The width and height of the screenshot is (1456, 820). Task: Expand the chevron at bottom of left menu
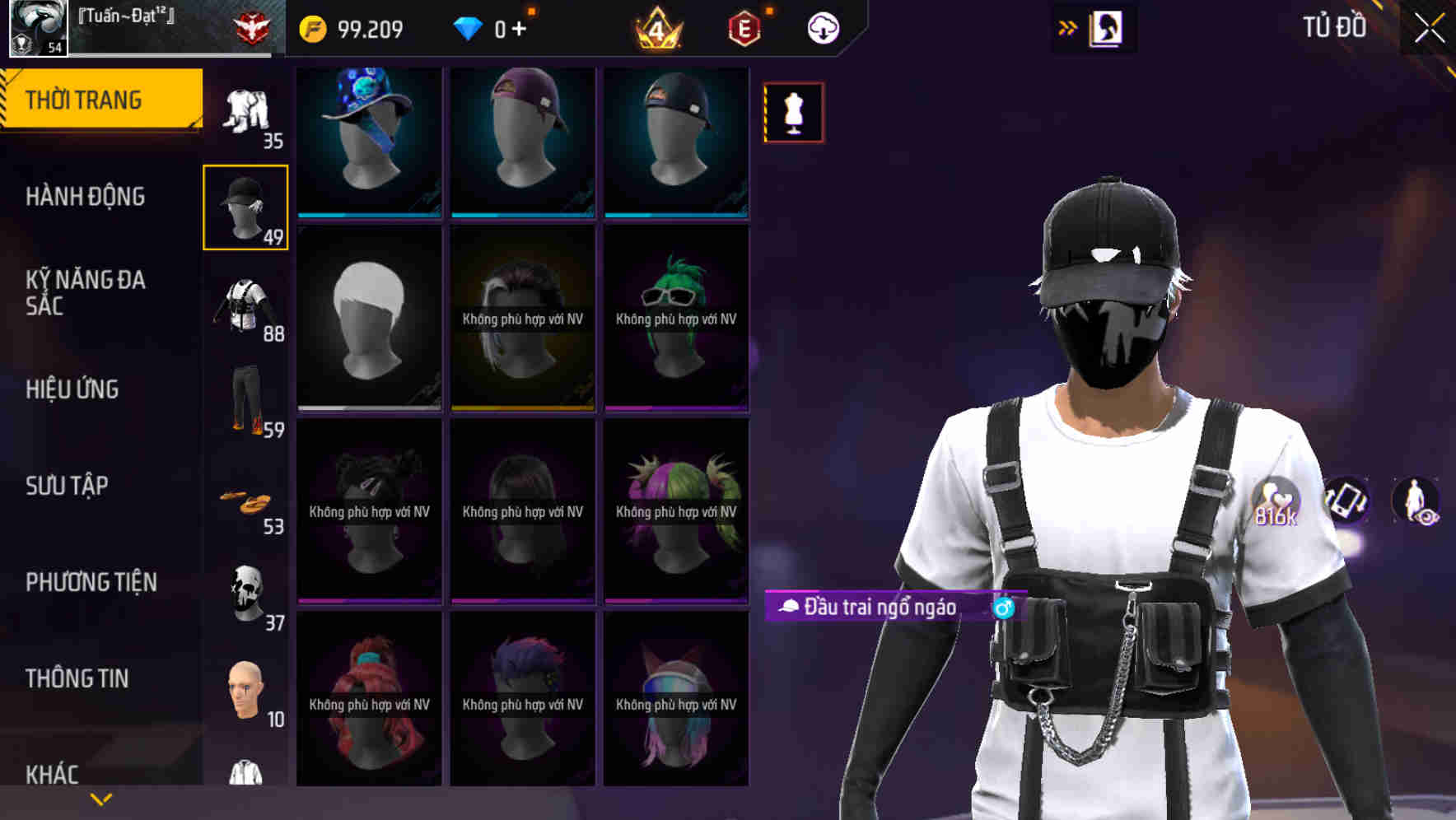pos(101,797)
